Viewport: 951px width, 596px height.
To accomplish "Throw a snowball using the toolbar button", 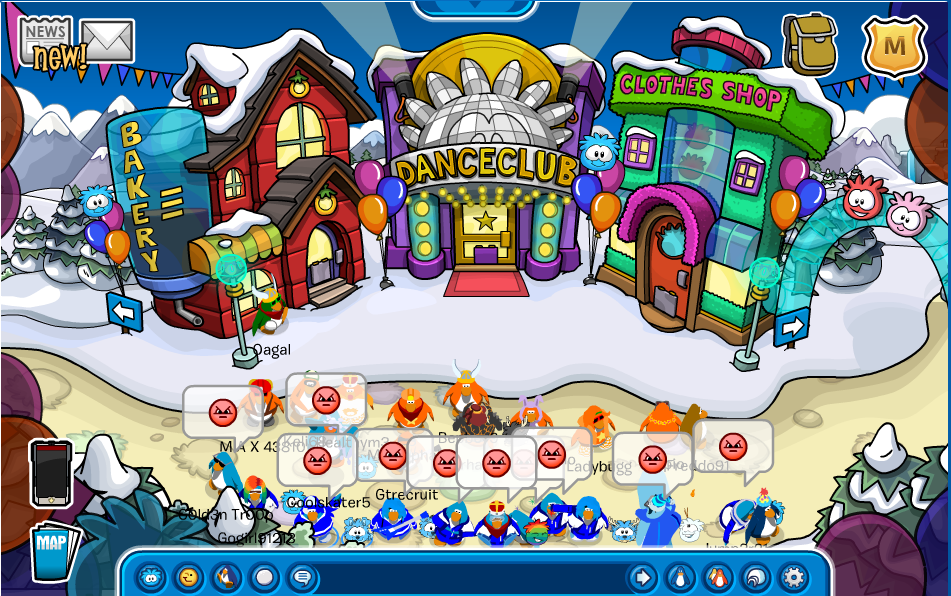I will click(264, 577).
